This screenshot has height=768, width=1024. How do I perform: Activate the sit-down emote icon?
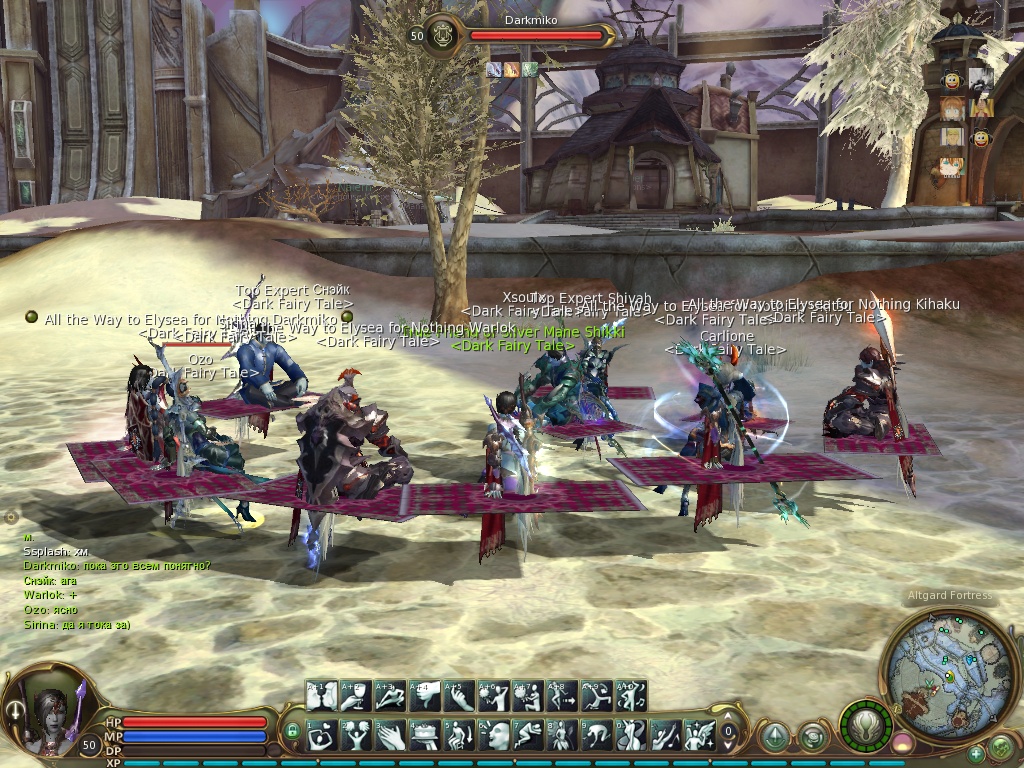(459, 735)
